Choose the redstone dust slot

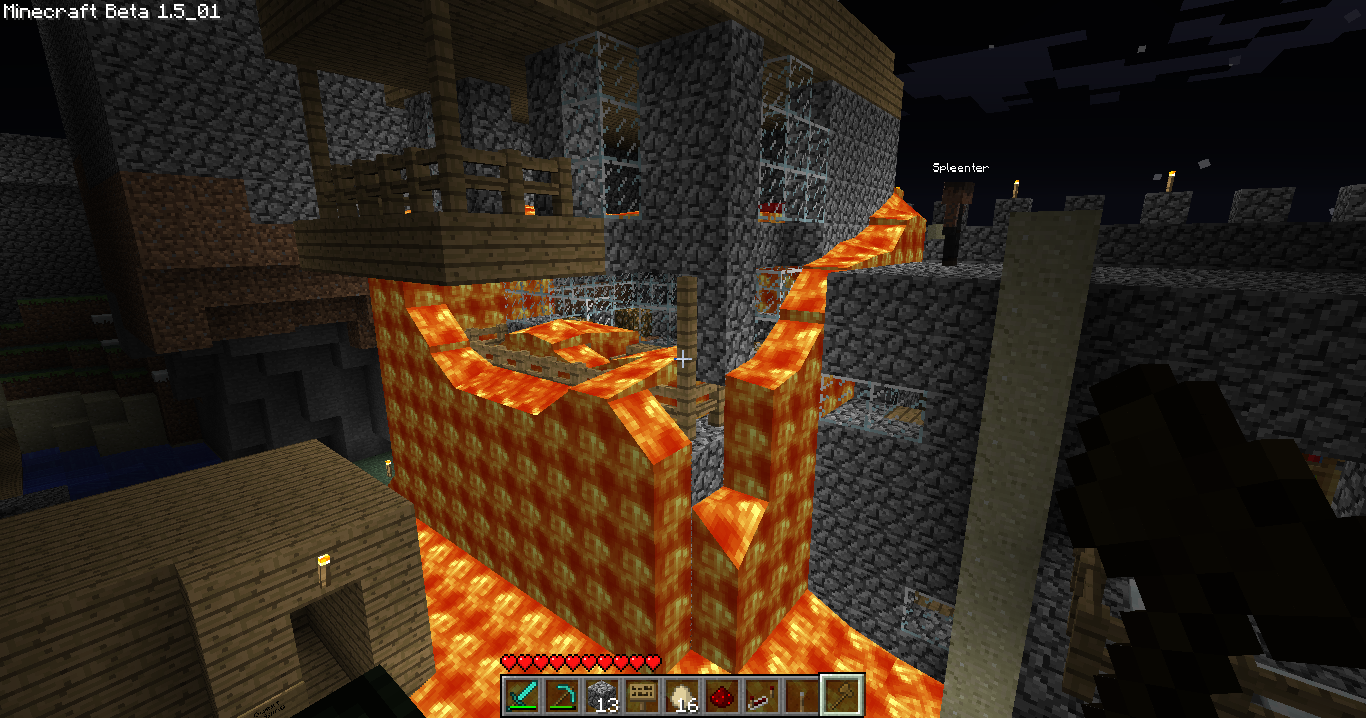[721, 694]
